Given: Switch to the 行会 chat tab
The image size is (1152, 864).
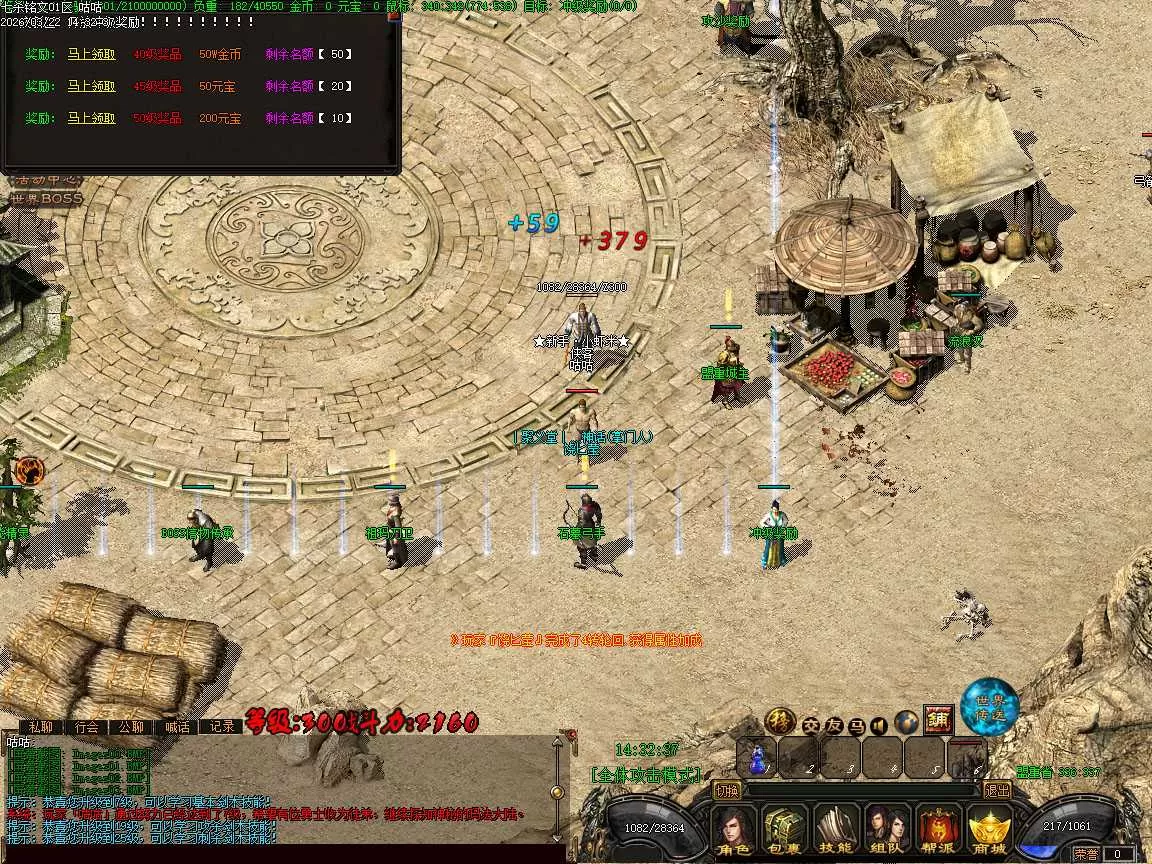Looking at the screenshot, I should click(x=87, y=727).
